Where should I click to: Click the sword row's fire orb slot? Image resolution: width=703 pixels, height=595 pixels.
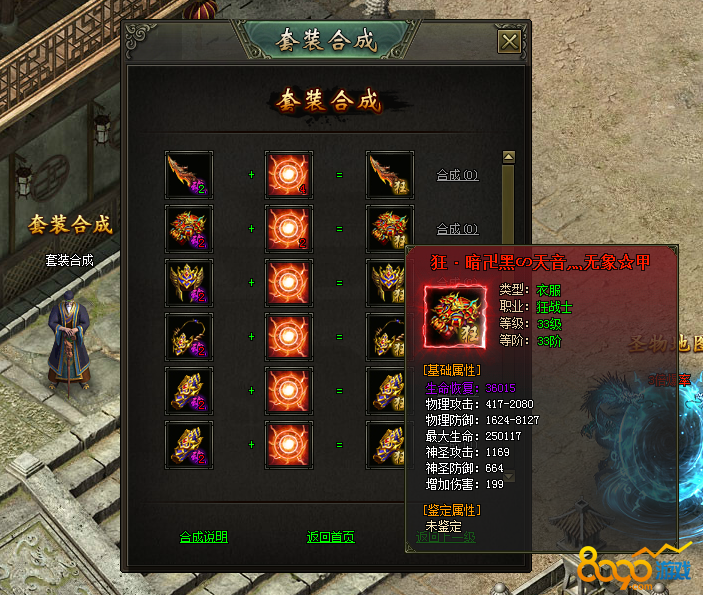coord(289,175)
